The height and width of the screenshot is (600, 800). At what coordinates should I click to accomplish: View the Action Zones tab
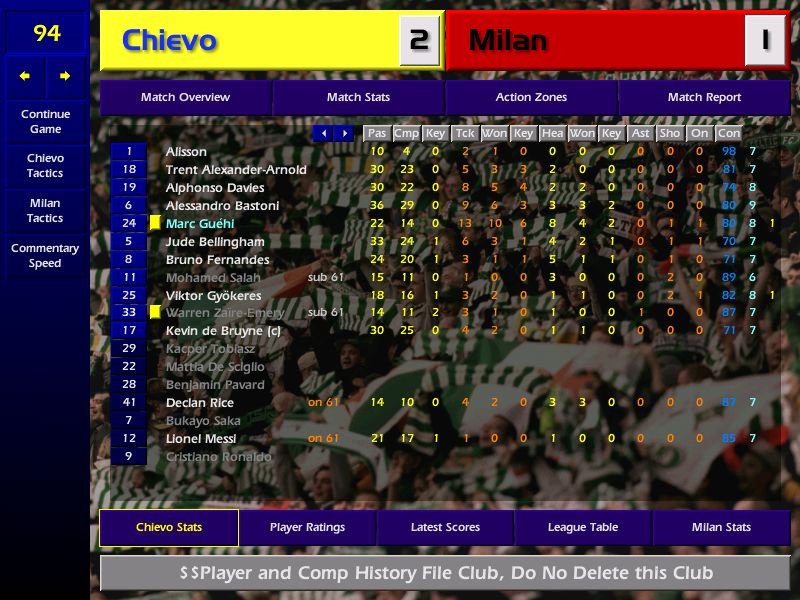531,97
